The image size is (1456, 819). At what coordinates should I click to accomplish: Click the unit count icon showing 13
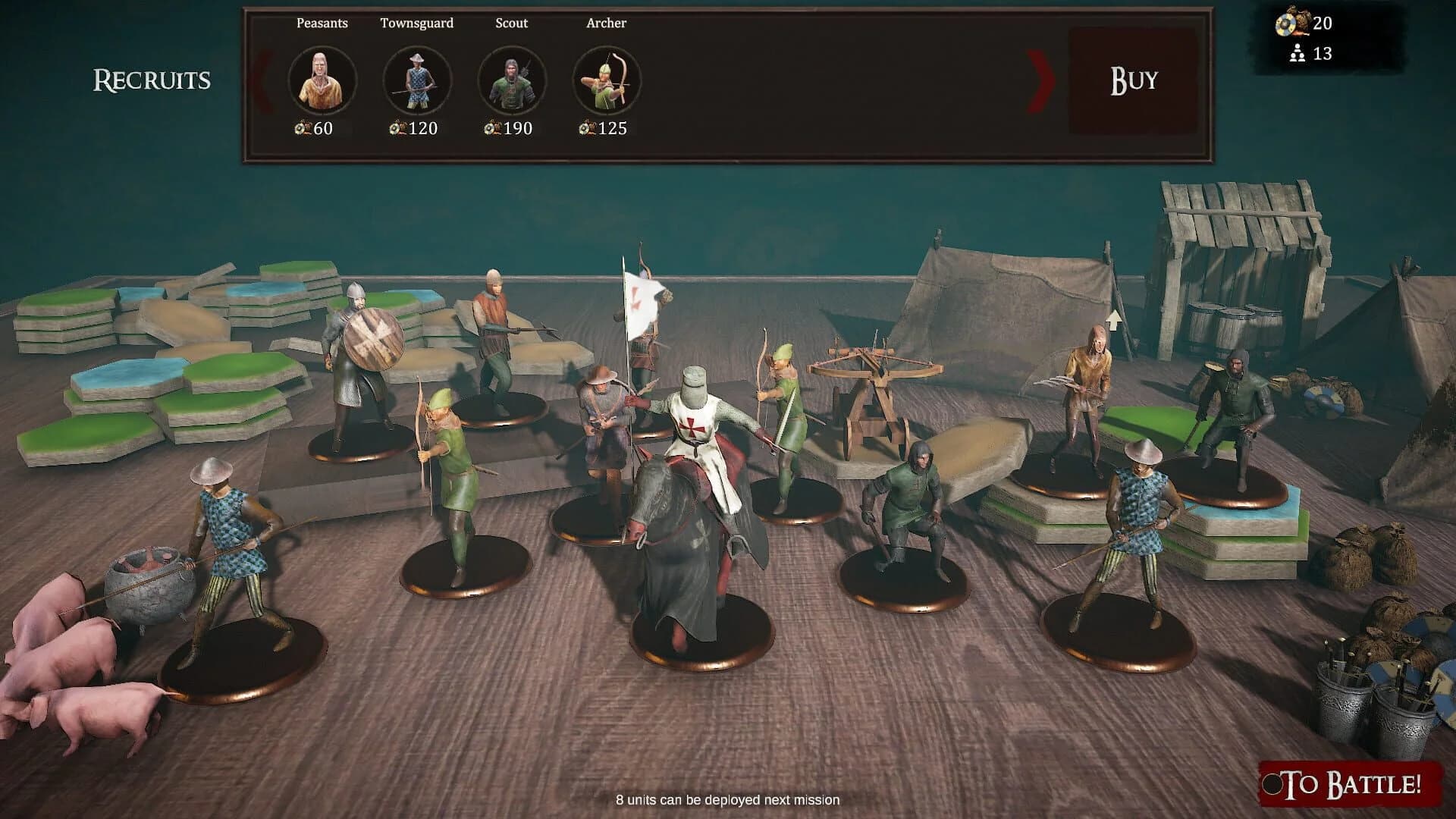pyautogui.click(x=1299, y=54)
